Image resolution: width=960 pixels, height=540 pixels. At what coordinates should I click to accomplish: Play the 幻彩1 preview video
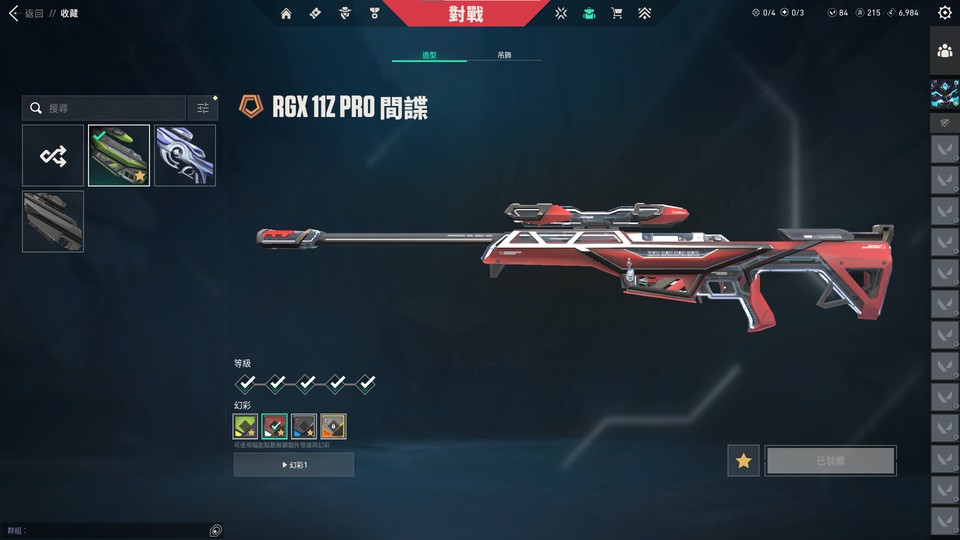(294, 464)
